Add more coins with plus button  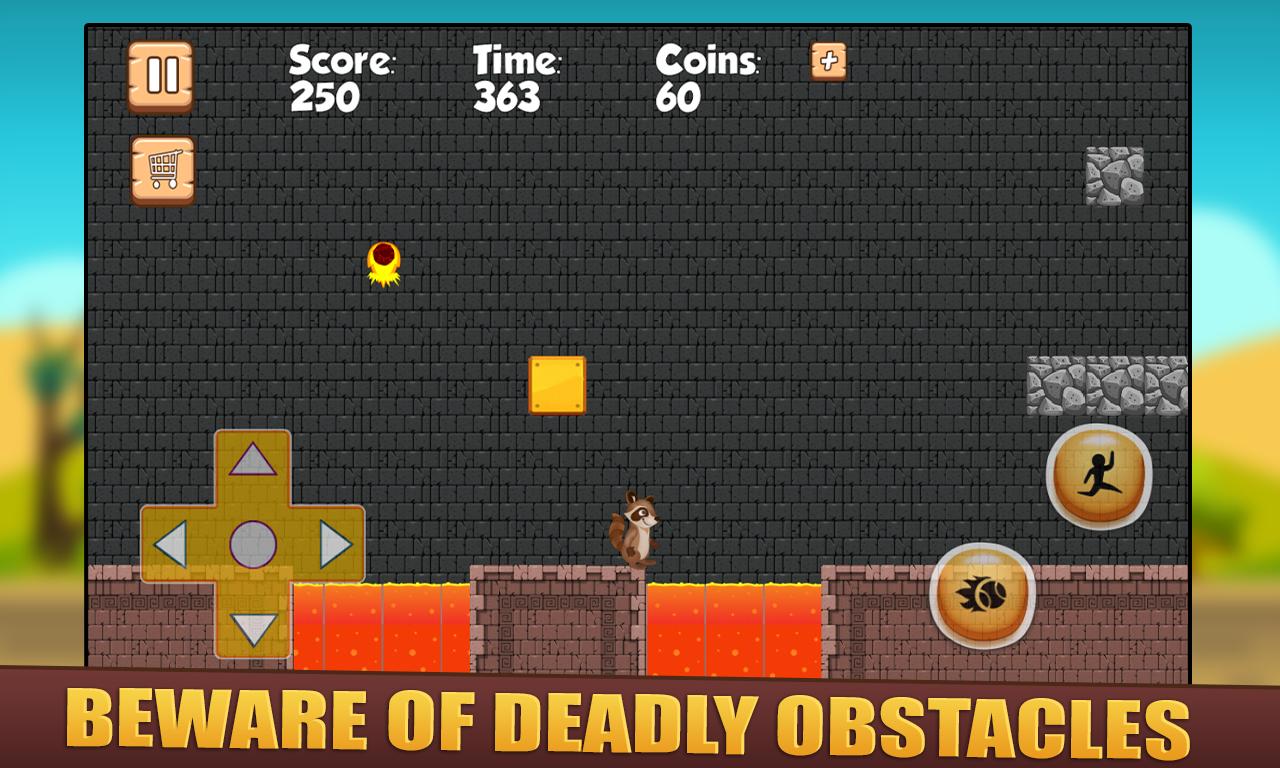828,61
